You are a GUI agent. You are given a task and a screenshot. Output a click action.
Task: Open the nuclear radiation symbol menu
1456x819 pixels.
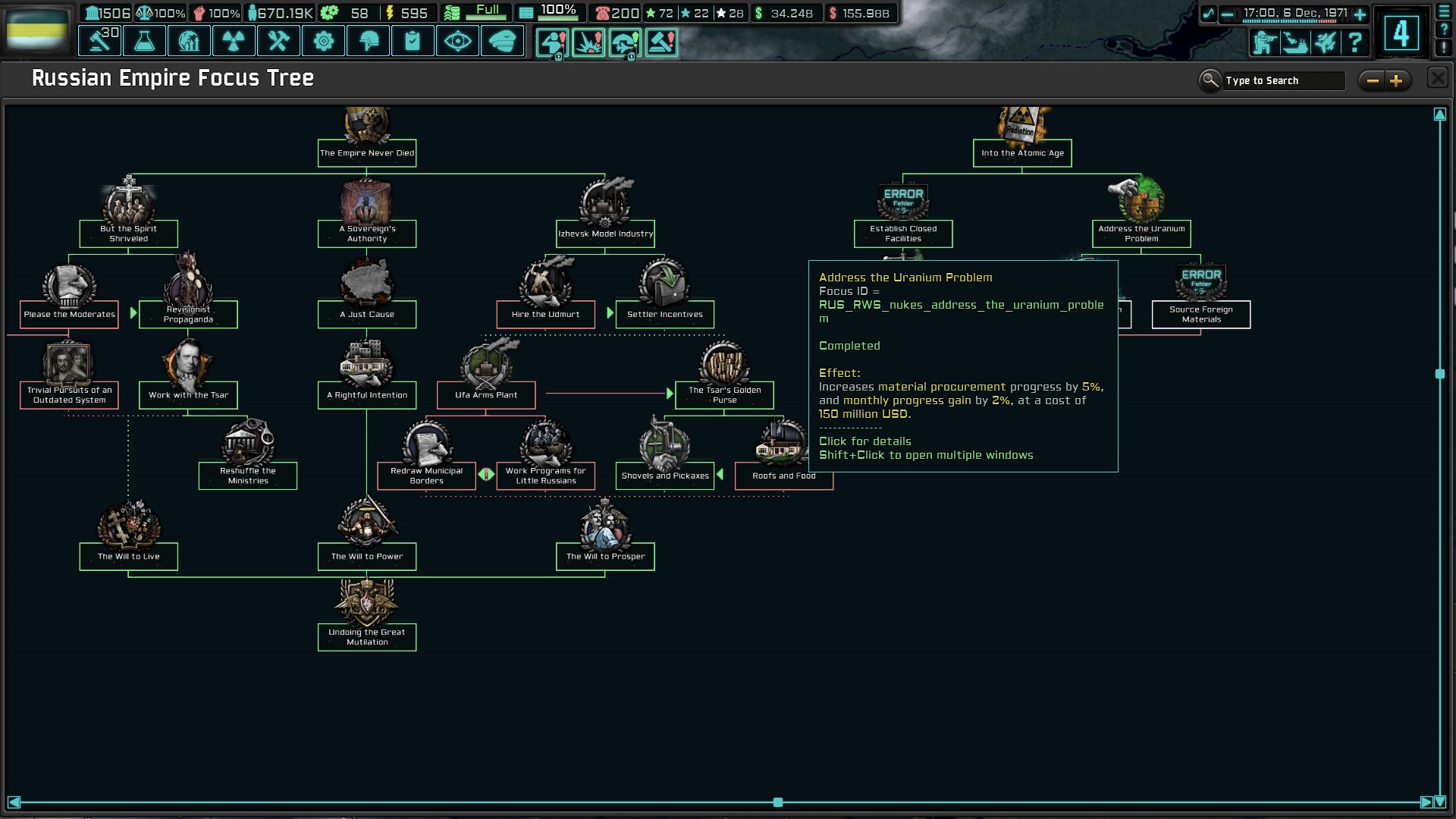pos(234,42)
